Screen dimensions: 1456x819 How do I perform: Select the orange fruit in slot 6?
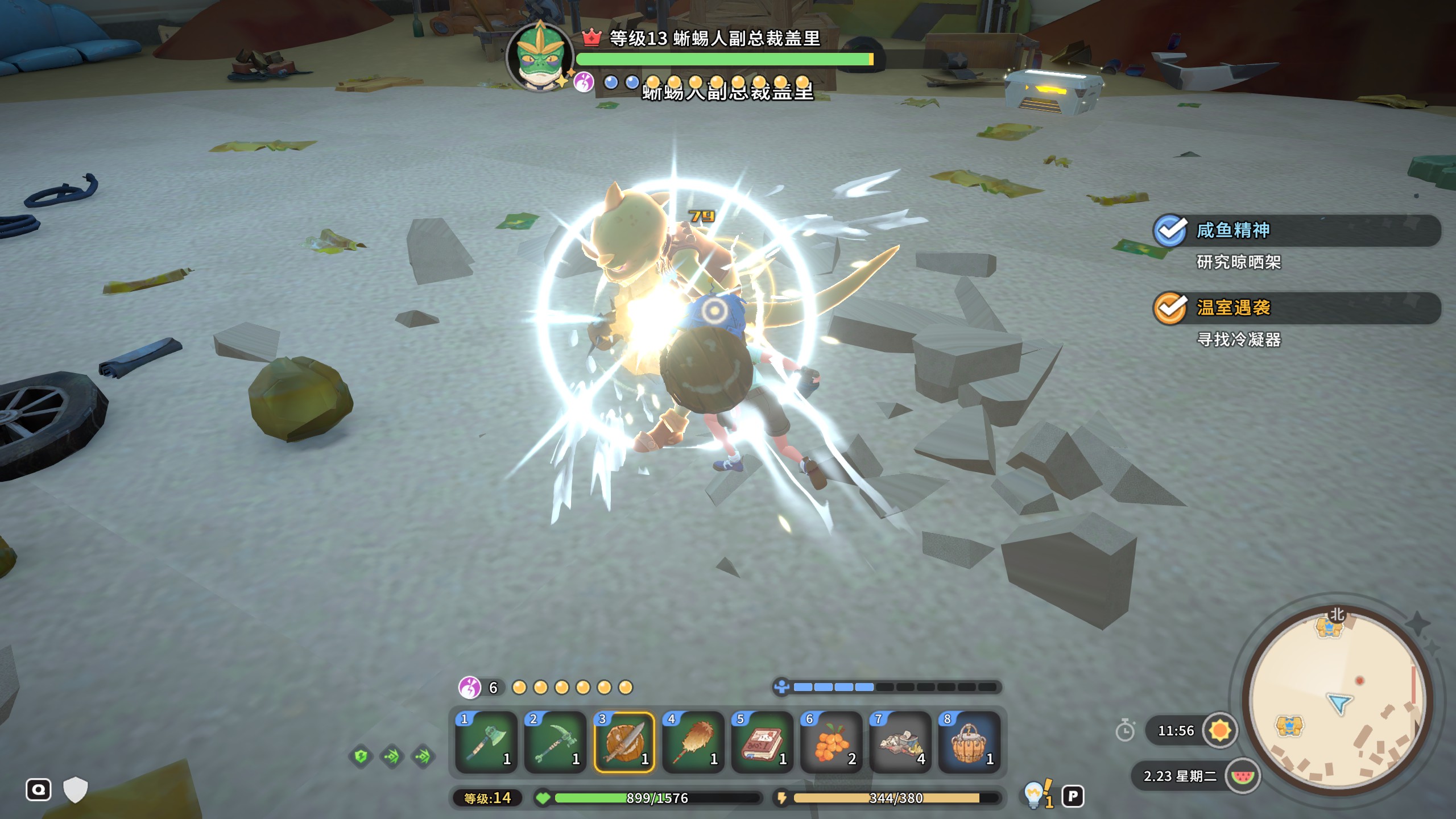tap(831, 742)
